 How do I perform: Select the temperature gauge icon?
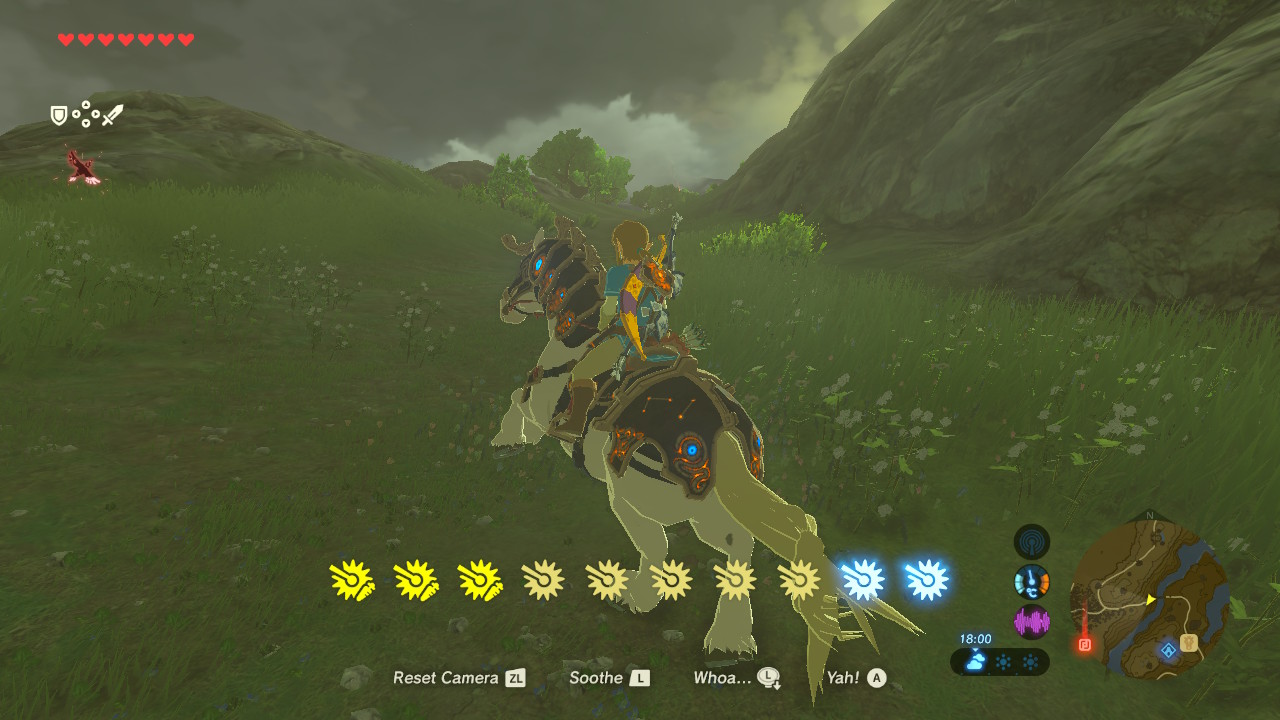(x=1031, y=581)
